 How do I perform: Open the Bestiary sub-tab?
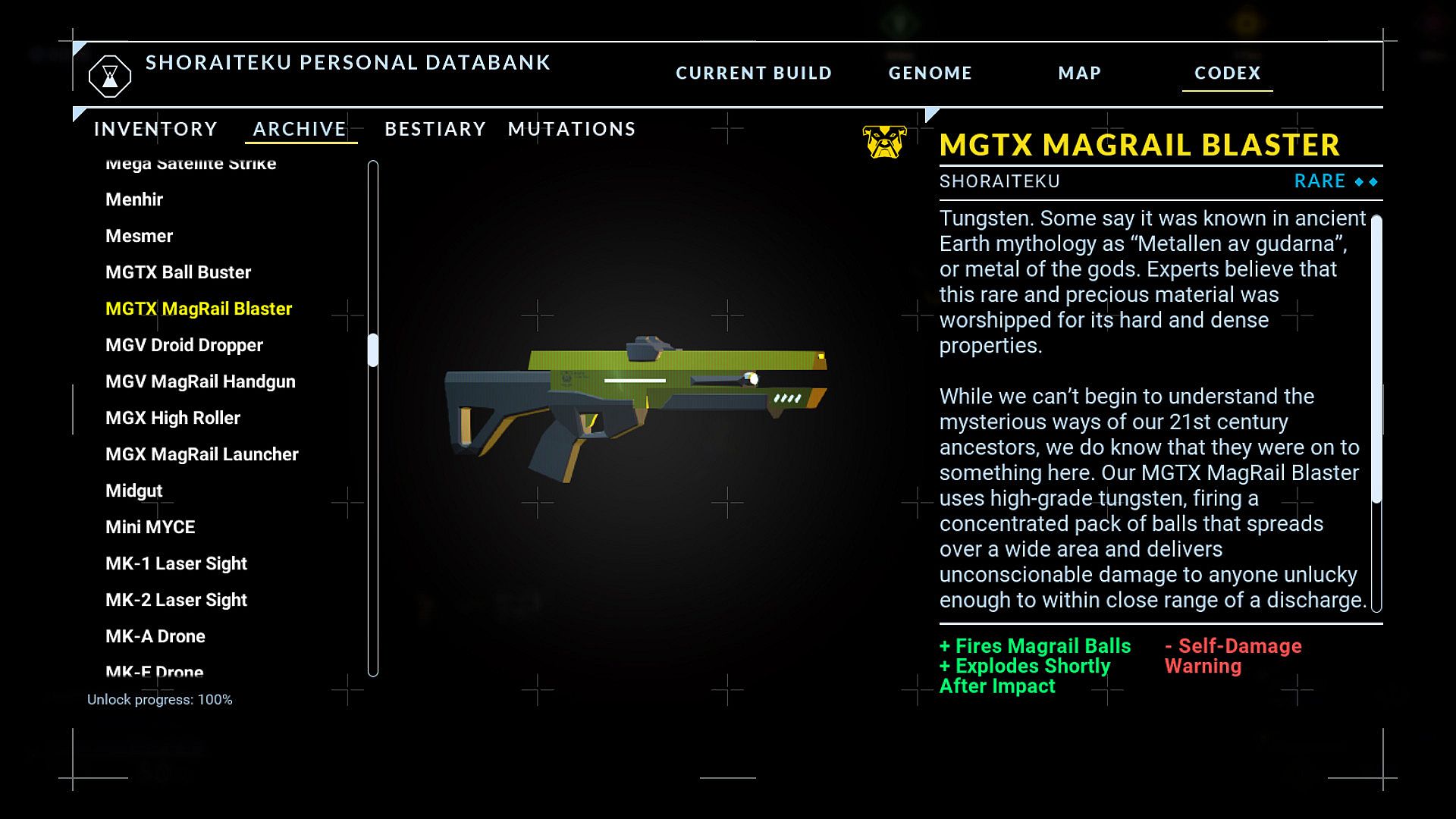click(435, 129)
